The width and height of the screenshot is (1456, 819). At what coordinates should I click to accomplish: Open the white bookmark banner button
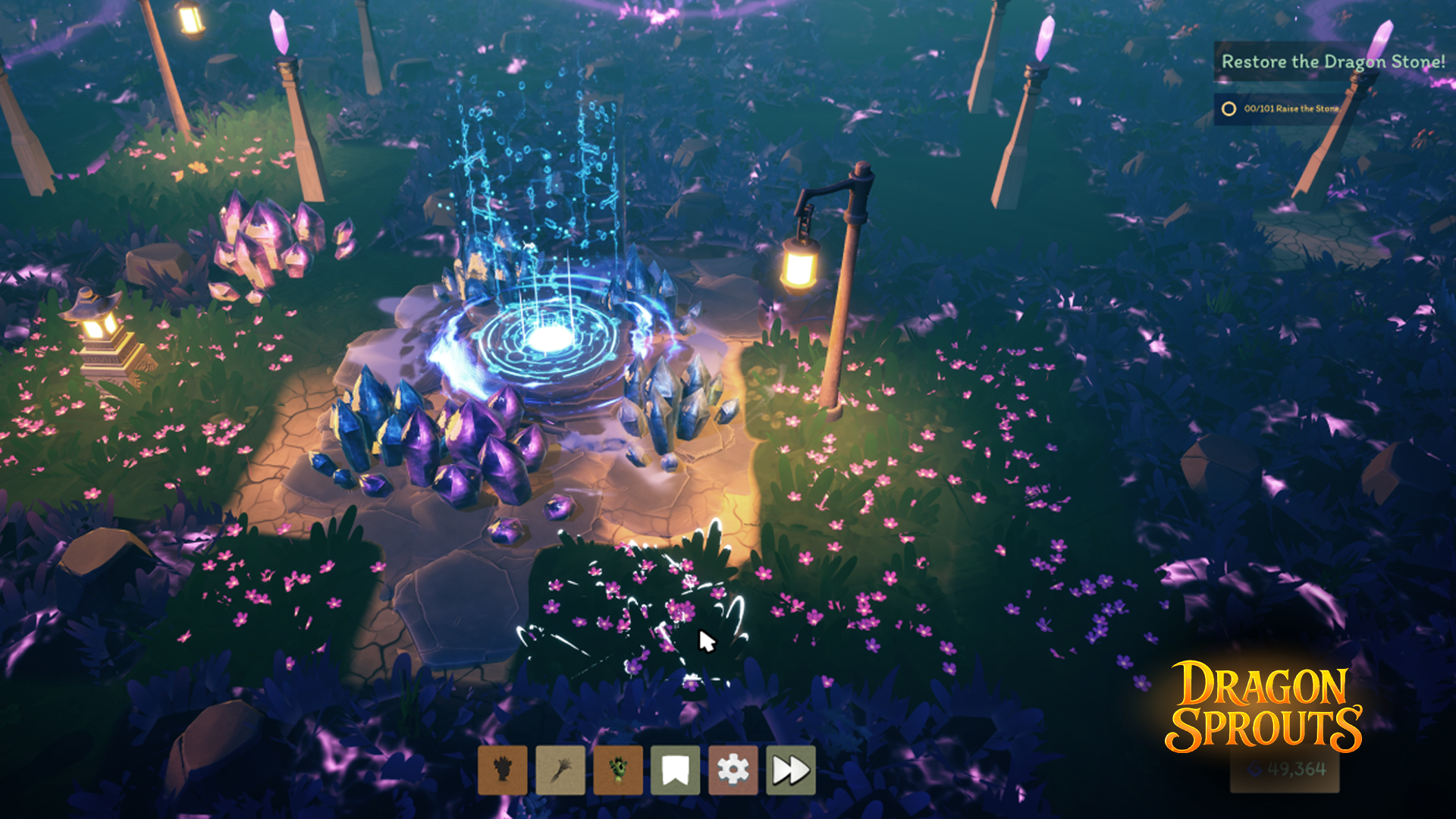pos(675,770)
